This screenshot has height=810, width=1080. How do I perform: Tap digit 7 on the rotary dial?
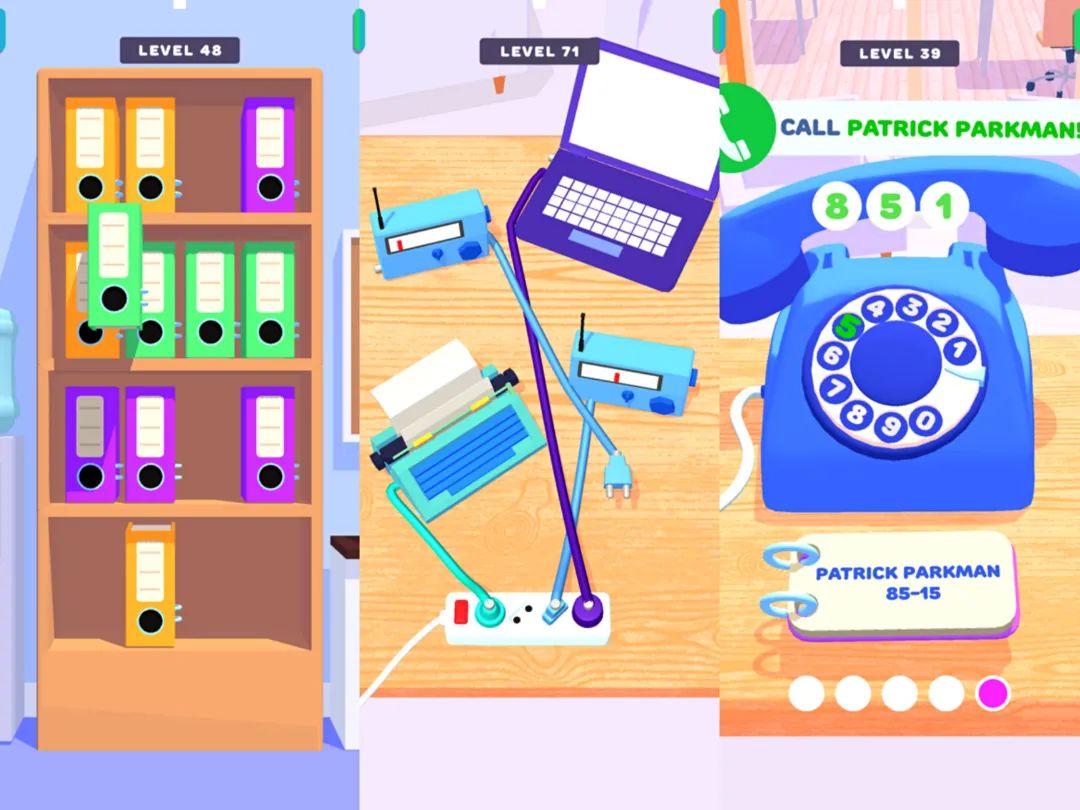pos(834,387)
